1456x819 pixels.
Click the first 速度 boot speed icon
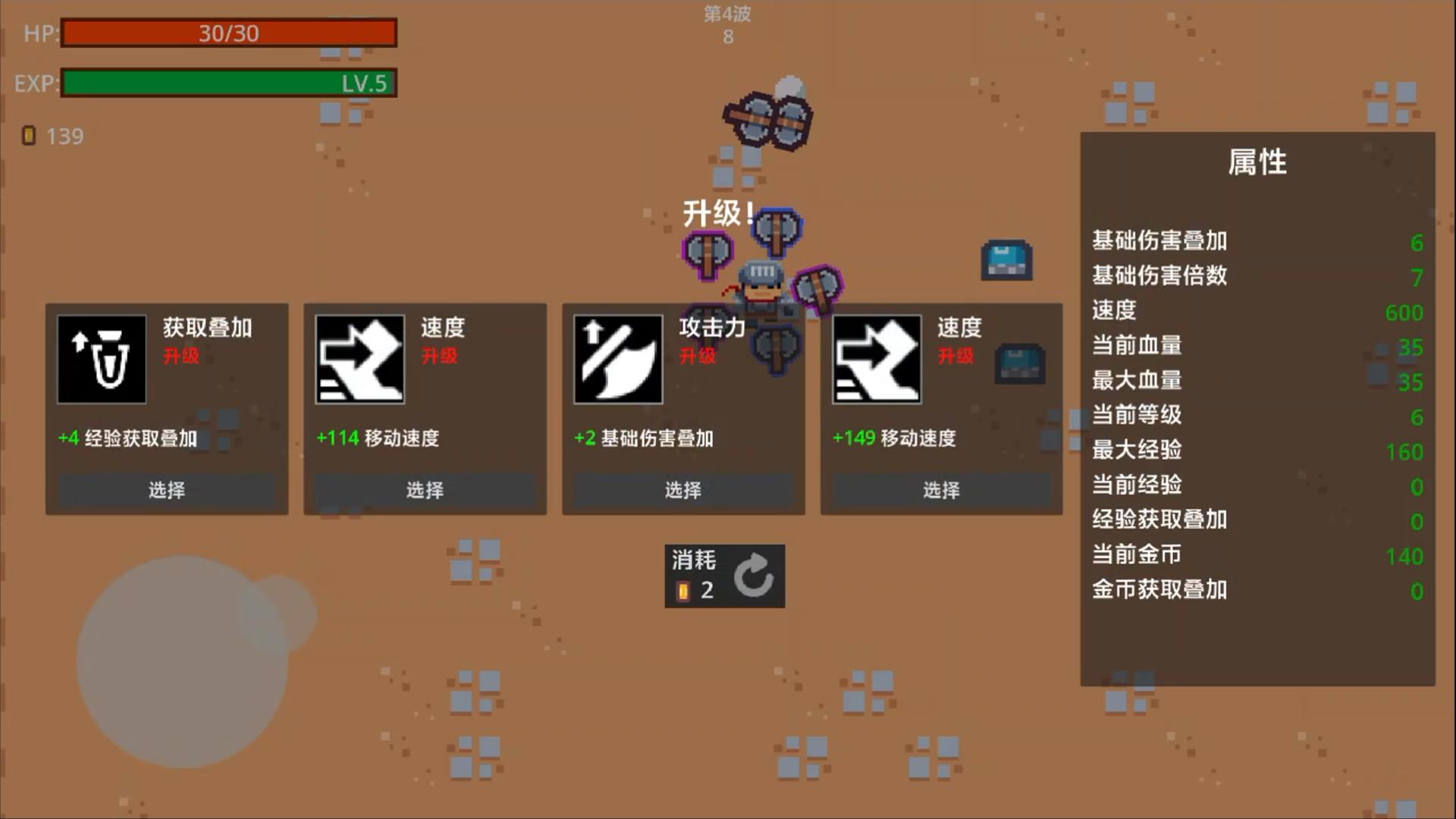pos(360,358)
